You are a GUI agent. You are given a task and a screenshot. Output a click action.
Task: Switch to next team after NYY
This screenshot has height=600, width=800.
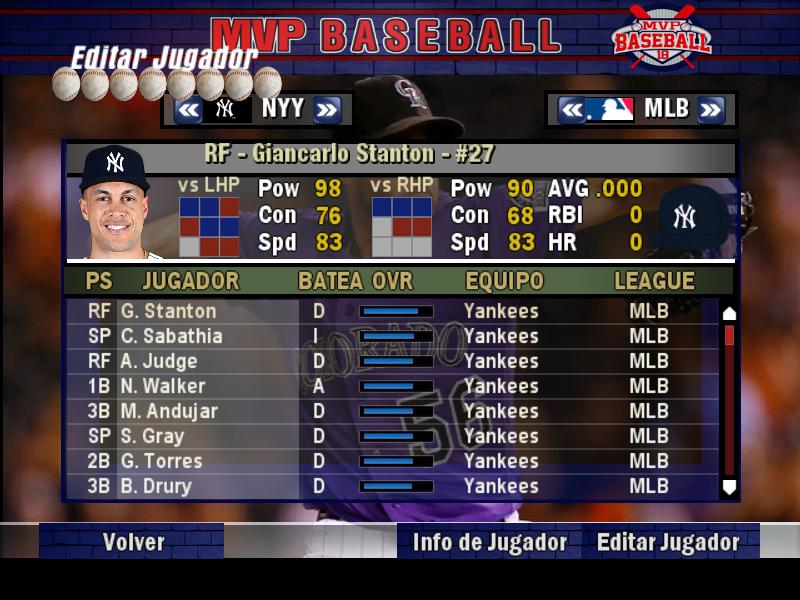pos(327,109)
